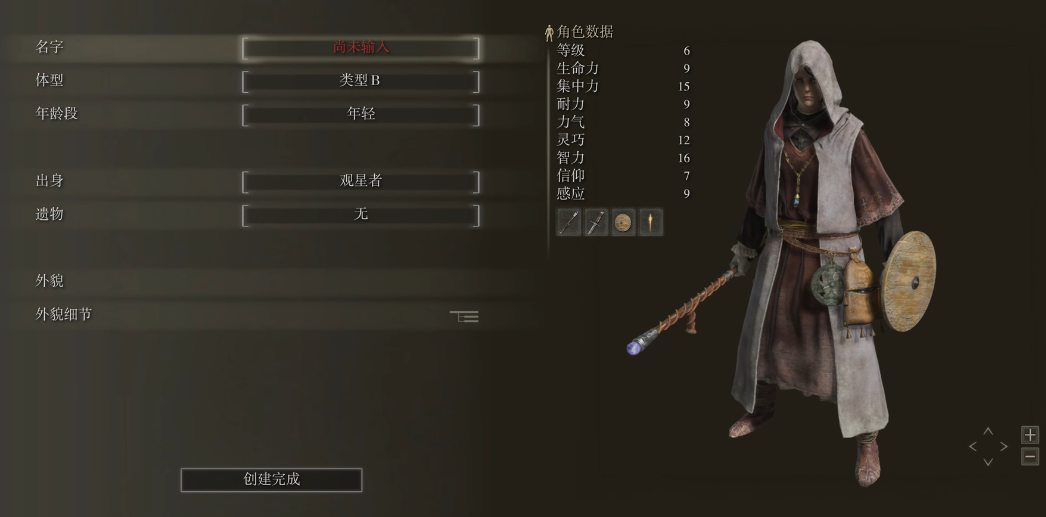Image resolution: width=1046 pixels, height=517 pixels.
Task: Open the 体型 selector showing 类型B
Action: (x=361, y=81)
